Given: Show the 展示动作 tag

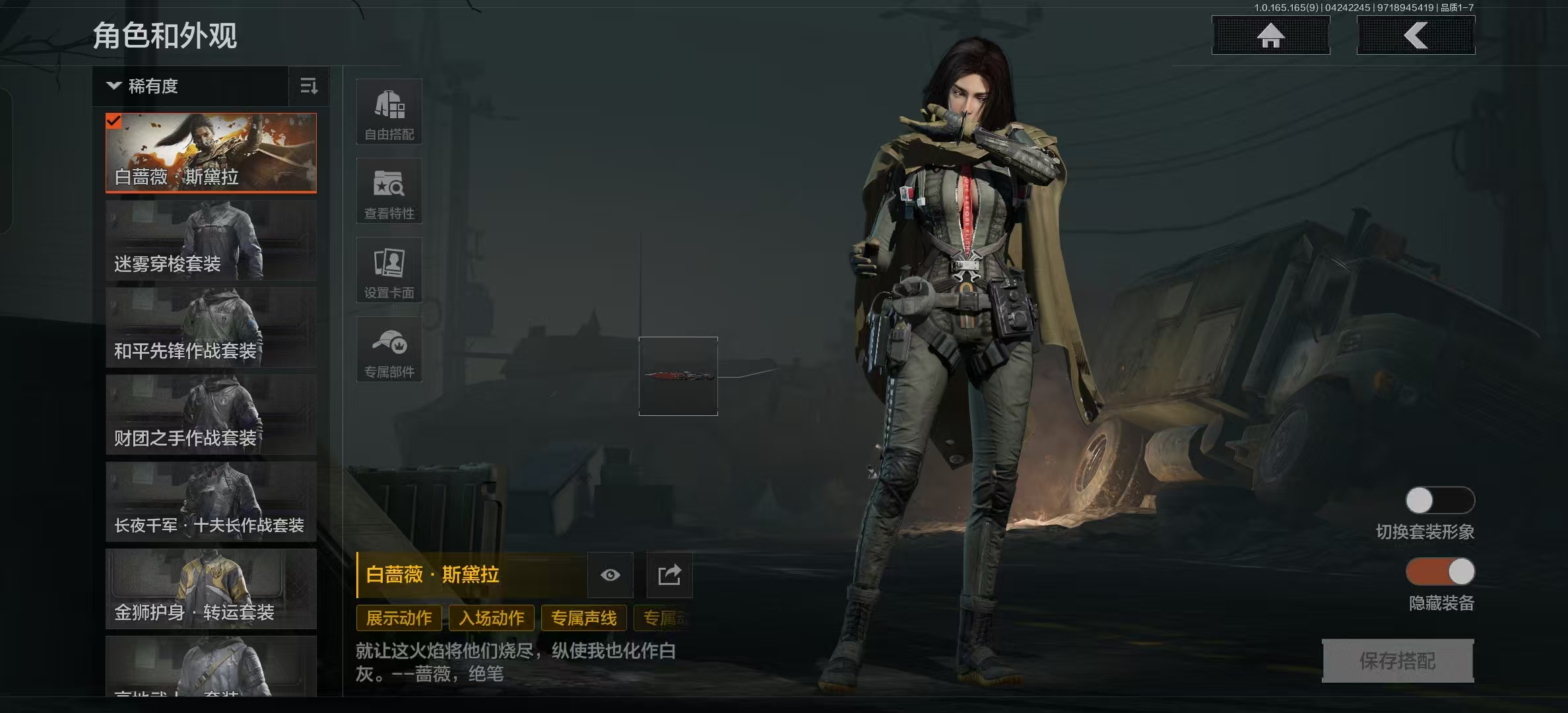Looking at the screenshot, I should coord(399,618).
